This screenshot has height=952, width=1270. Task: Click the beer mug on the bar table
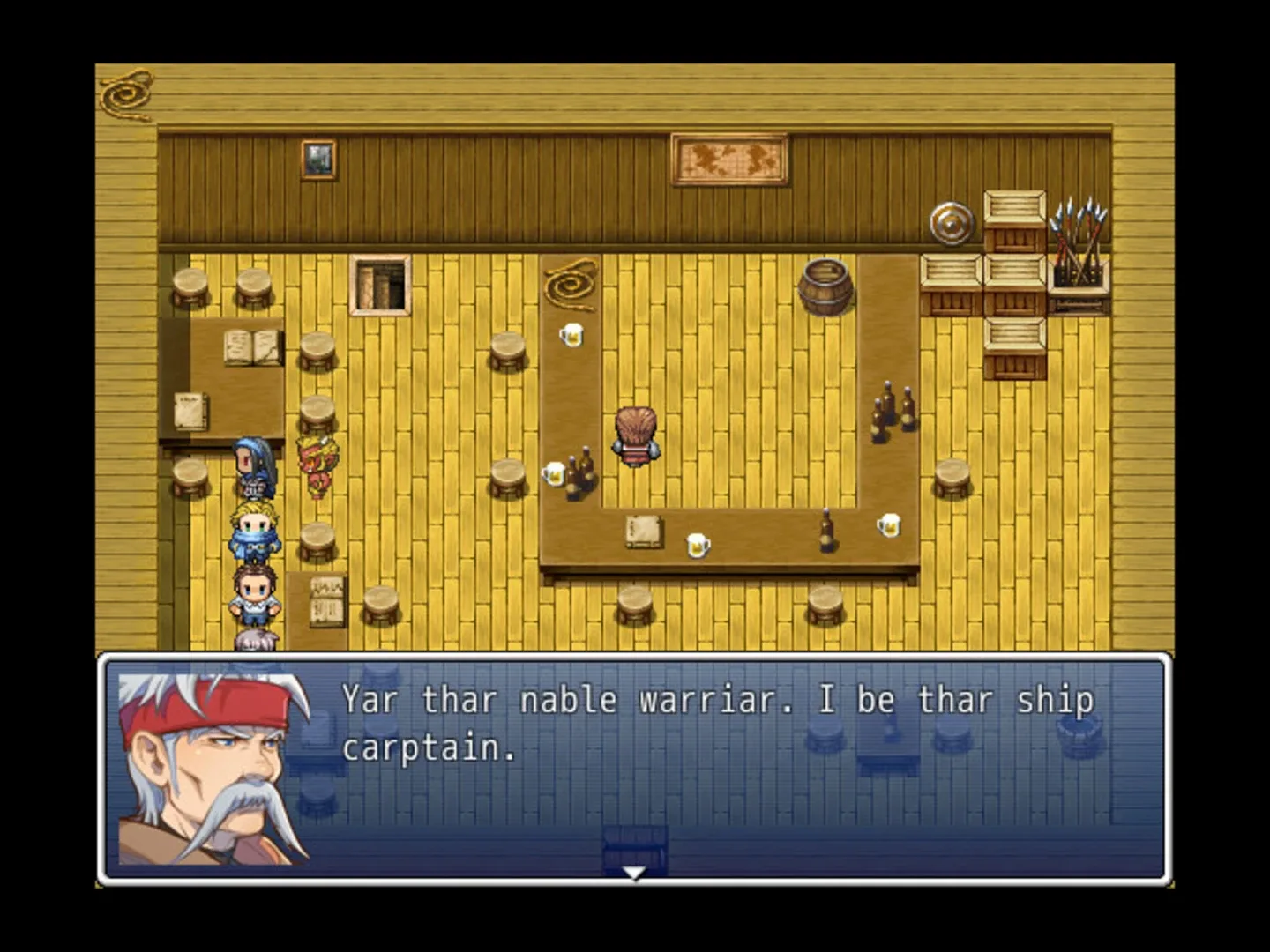click(x=572, y=337)
